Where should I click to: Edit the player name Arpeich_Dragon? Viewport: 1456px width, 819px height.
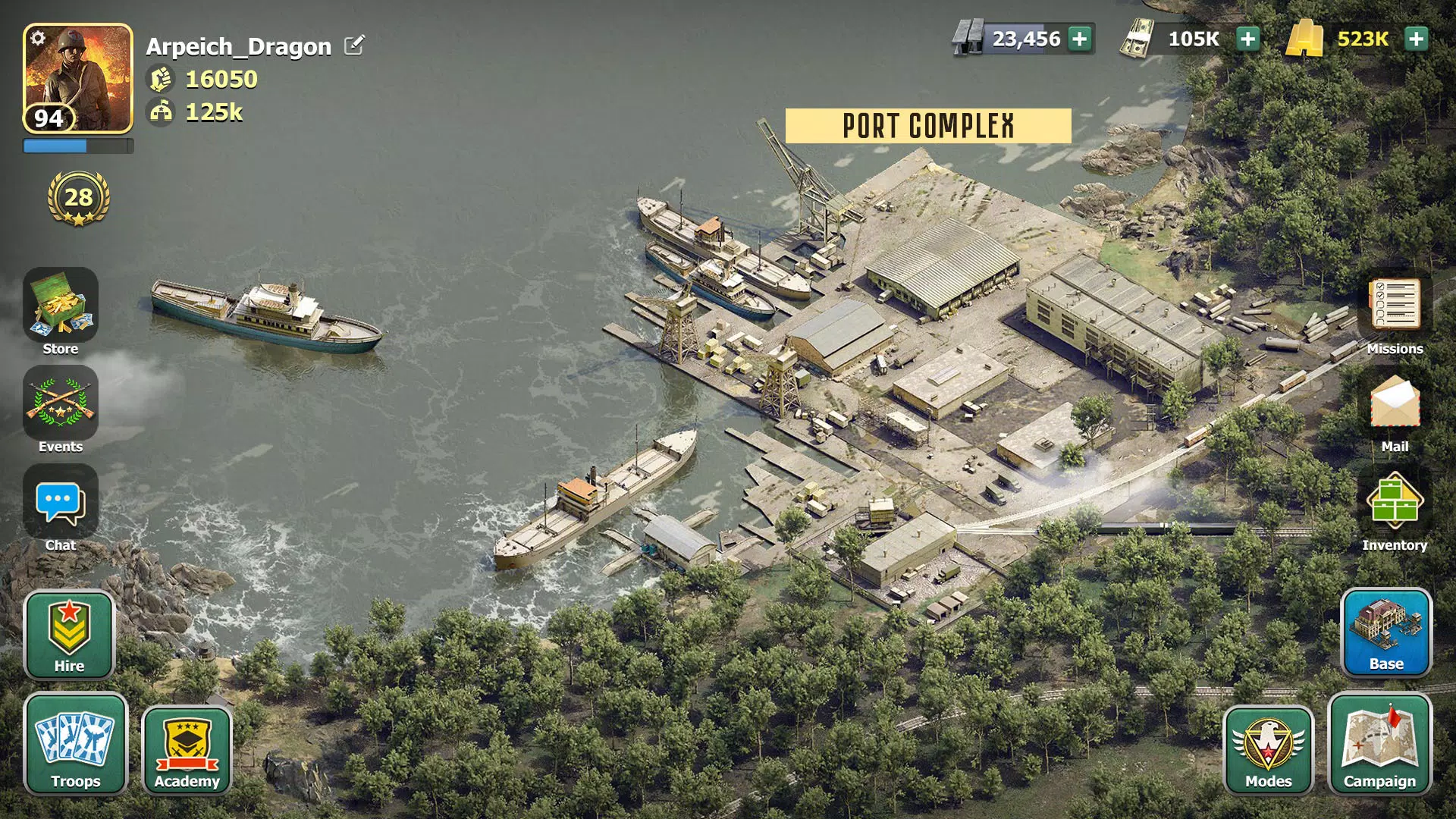click(x=353, y=45)
